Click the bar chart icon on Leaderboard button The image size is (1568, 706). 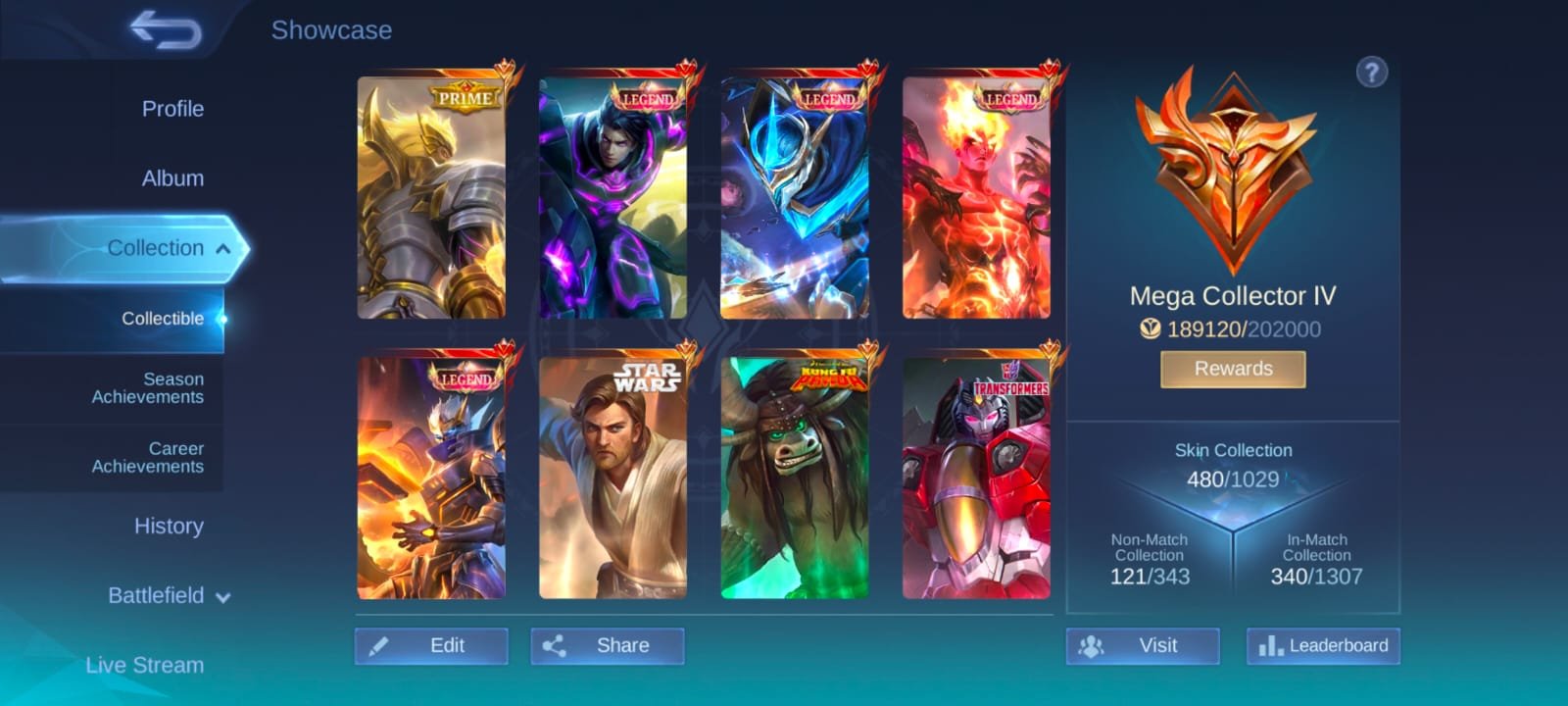[1272, 646]
